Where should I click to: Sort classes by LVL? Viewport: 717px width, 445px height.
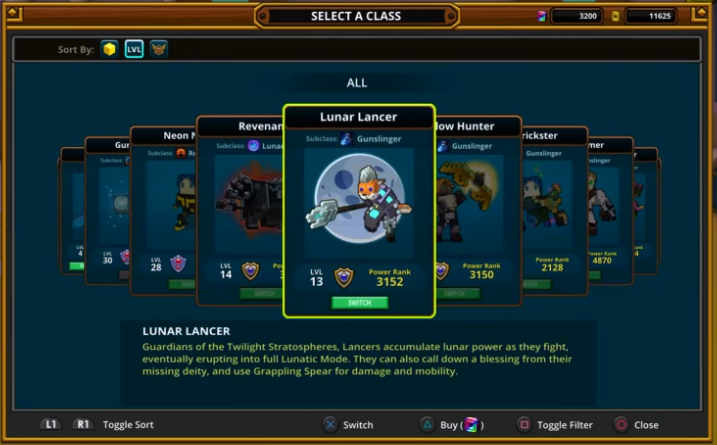pyautogui.click(x=134, y=48)
